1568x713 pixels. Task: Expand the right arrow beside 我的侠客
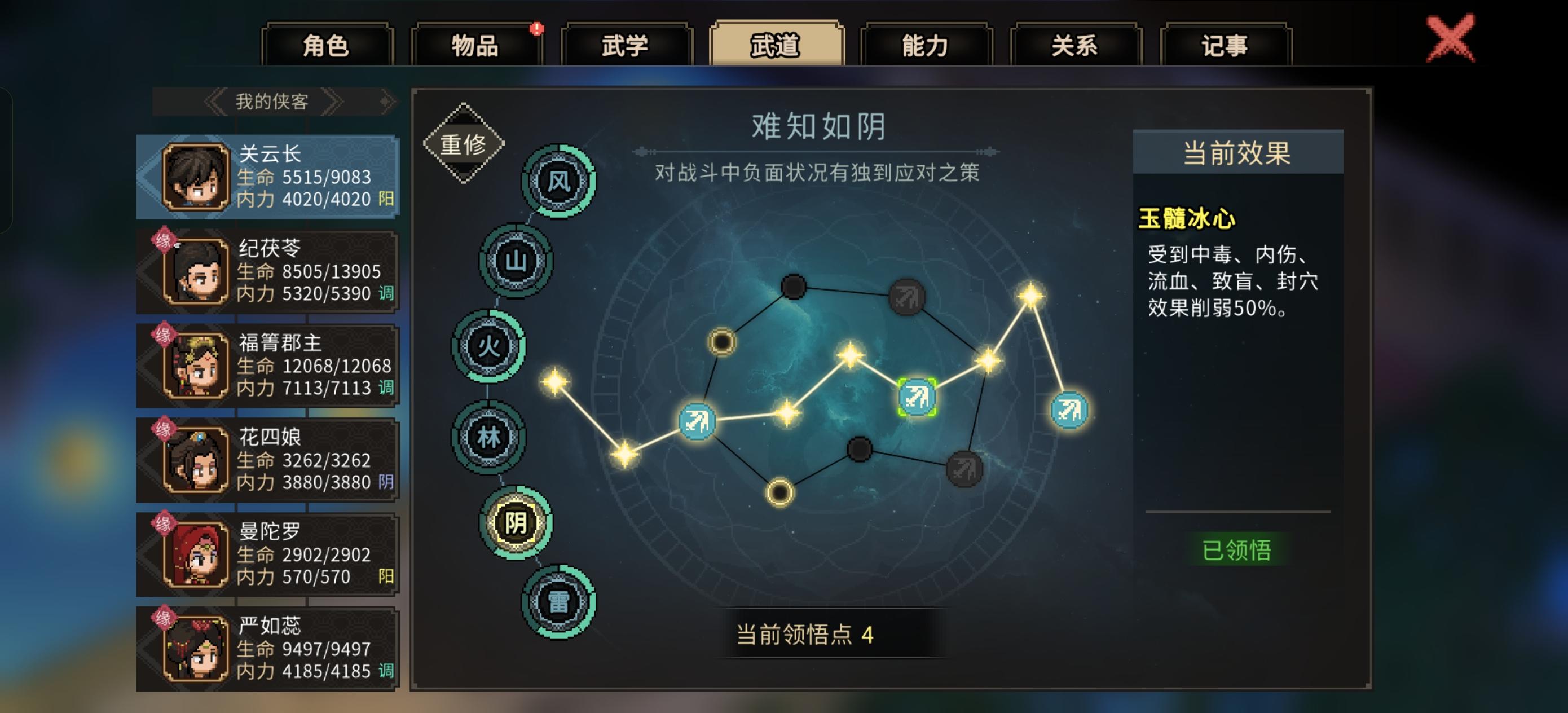[334, 101]
